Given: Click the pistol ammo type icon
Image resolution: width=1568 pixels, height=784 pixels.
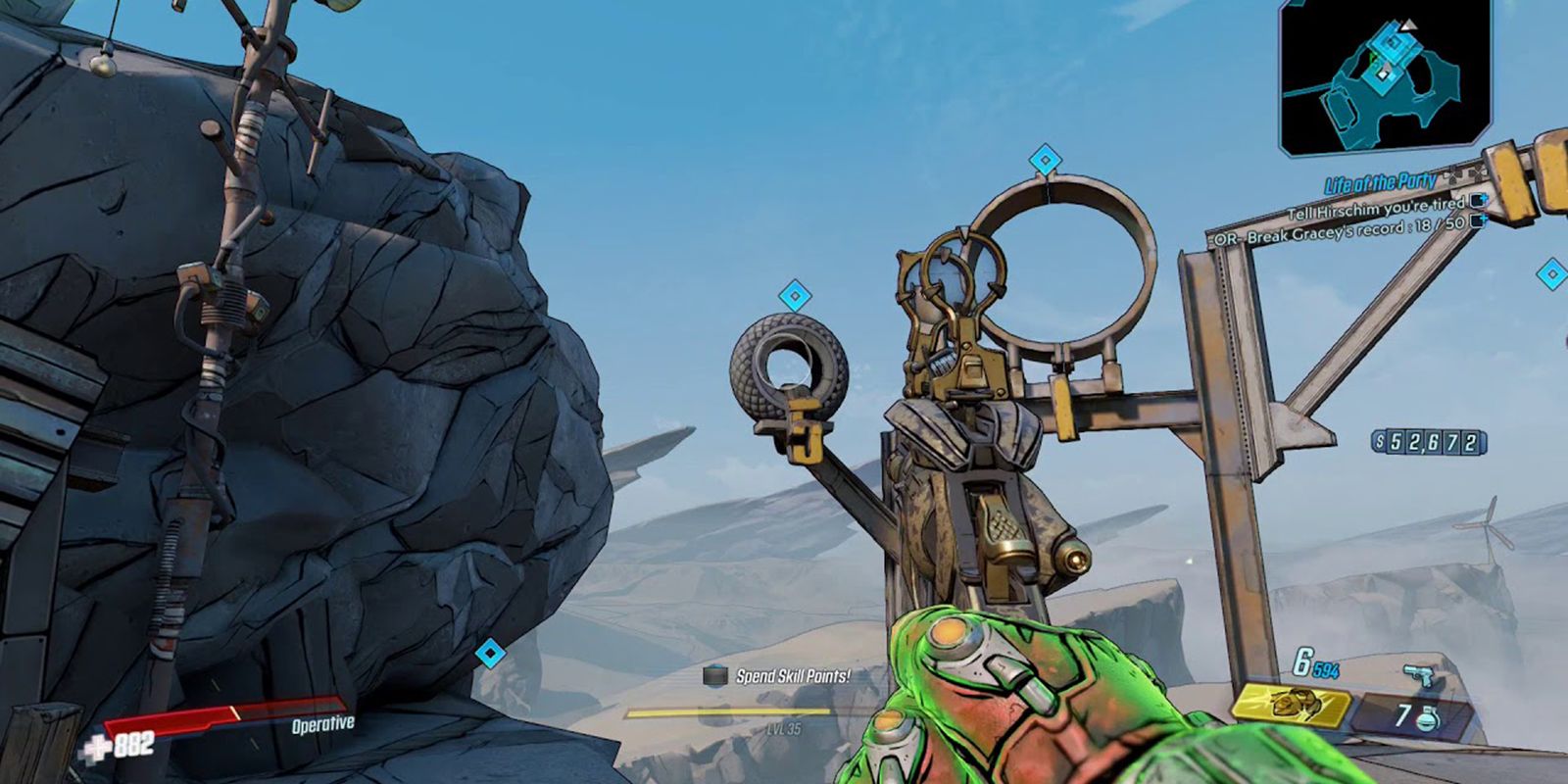Looking at the screenshot, I should (x=1416, y=676).
